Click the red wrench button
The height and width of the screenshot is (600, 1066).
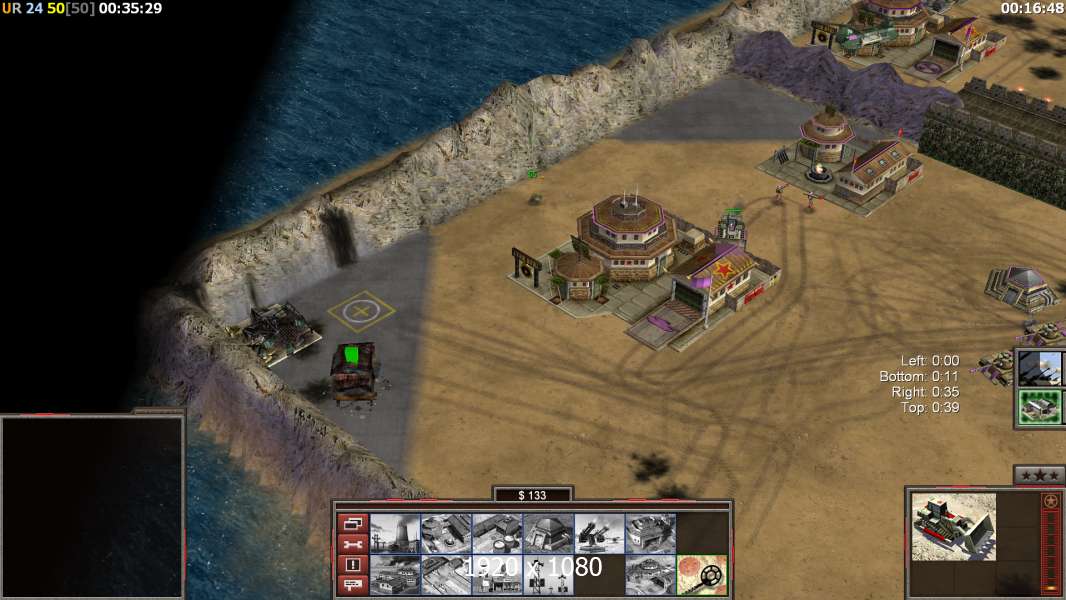click(x=352, y=544)
